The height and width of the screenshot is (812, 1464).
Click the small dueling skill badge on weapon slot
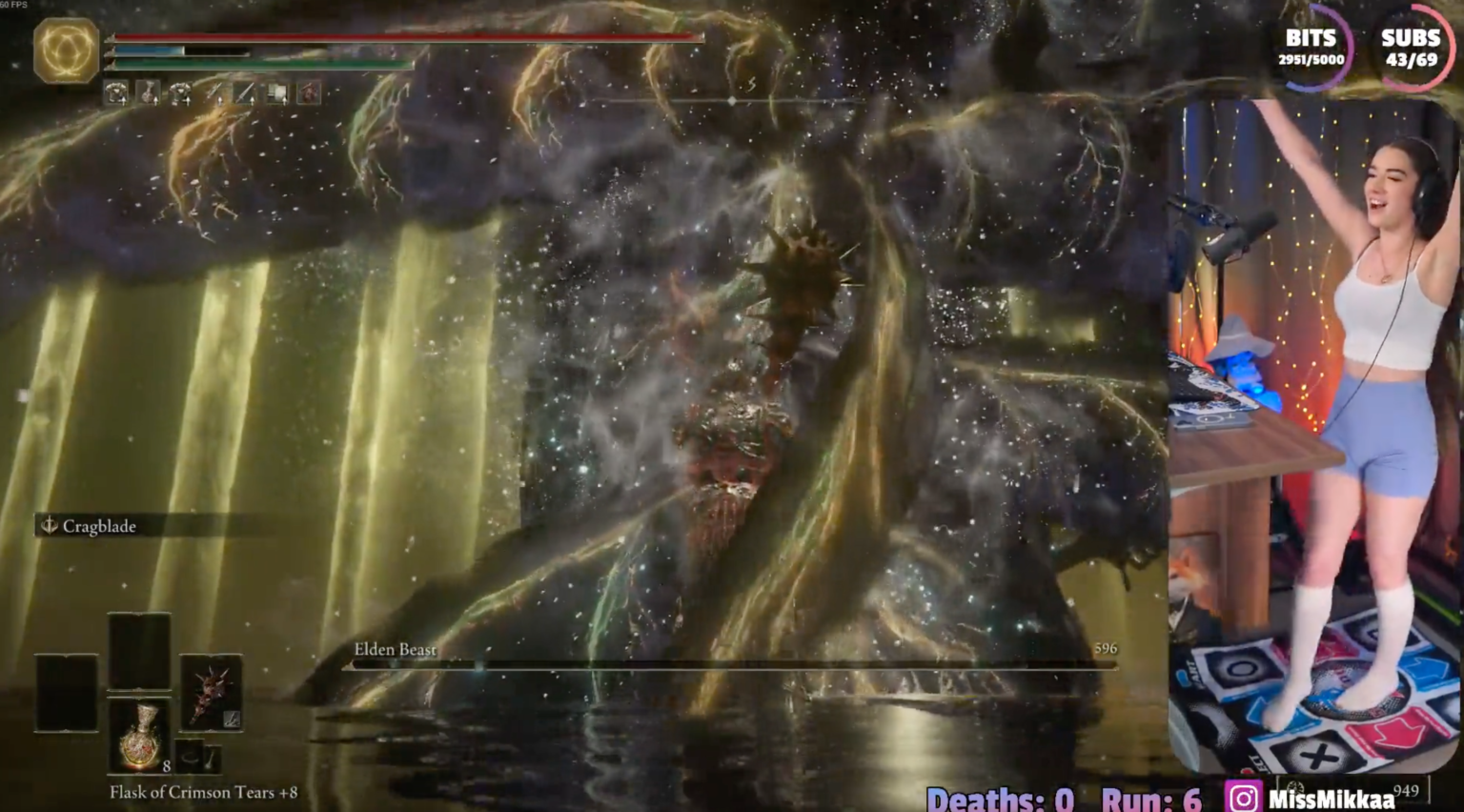tap(232, 718)
